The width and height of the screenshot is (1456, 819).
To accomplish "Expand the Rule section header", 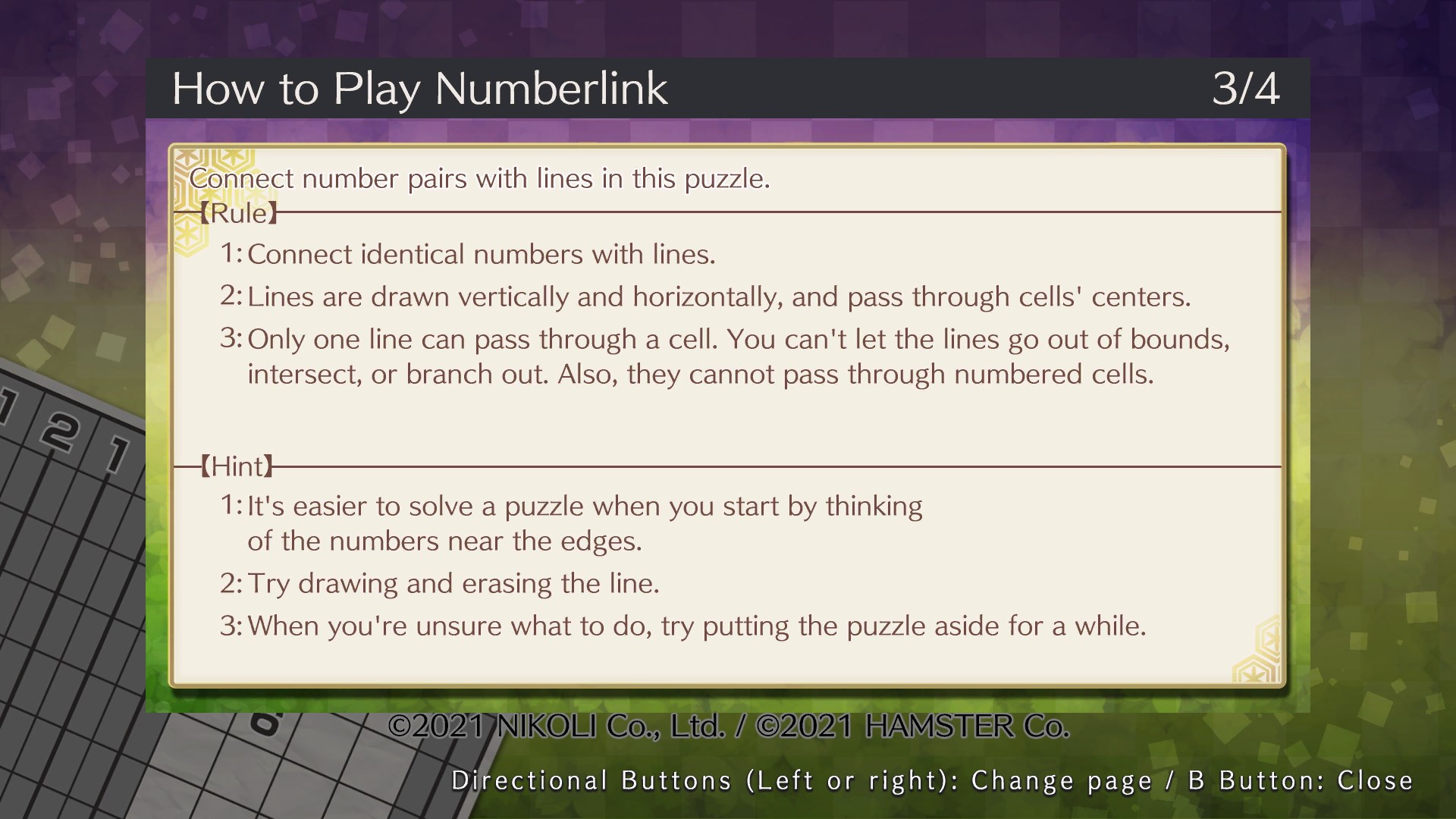I will 239,213.
